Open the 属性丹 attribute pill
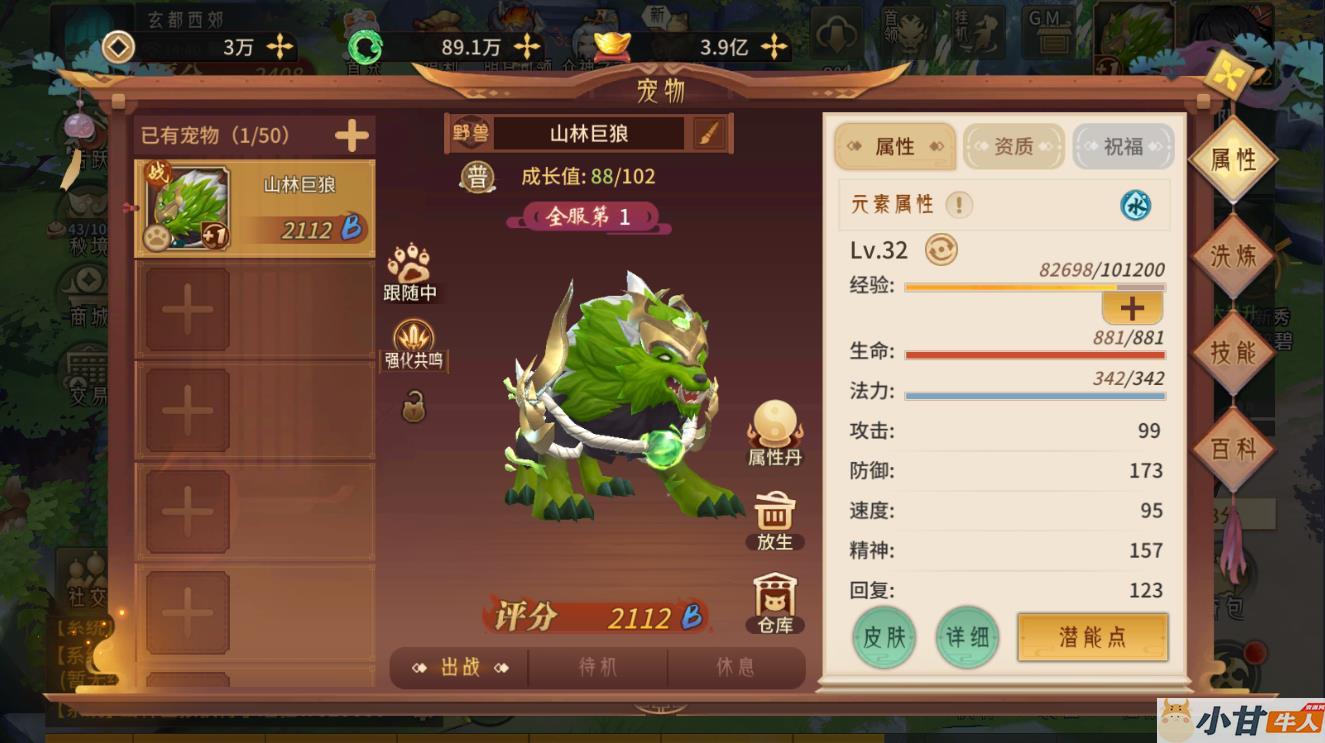The height and width of the screenshot is (743, 1325). click(774, 431)
